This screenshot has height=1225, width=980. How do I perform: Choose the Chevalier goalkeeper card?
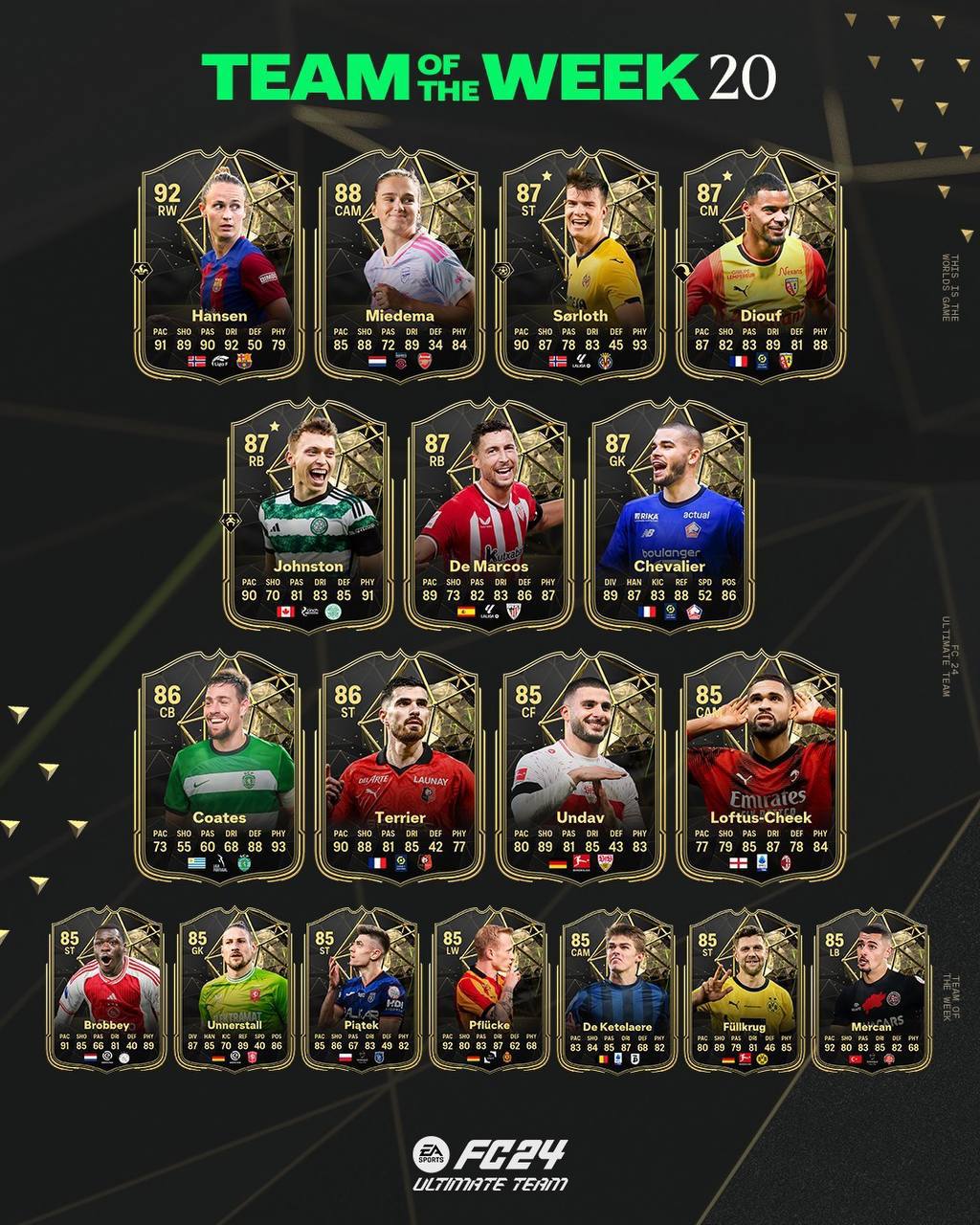pyautogui.click(x=669, y=515)
